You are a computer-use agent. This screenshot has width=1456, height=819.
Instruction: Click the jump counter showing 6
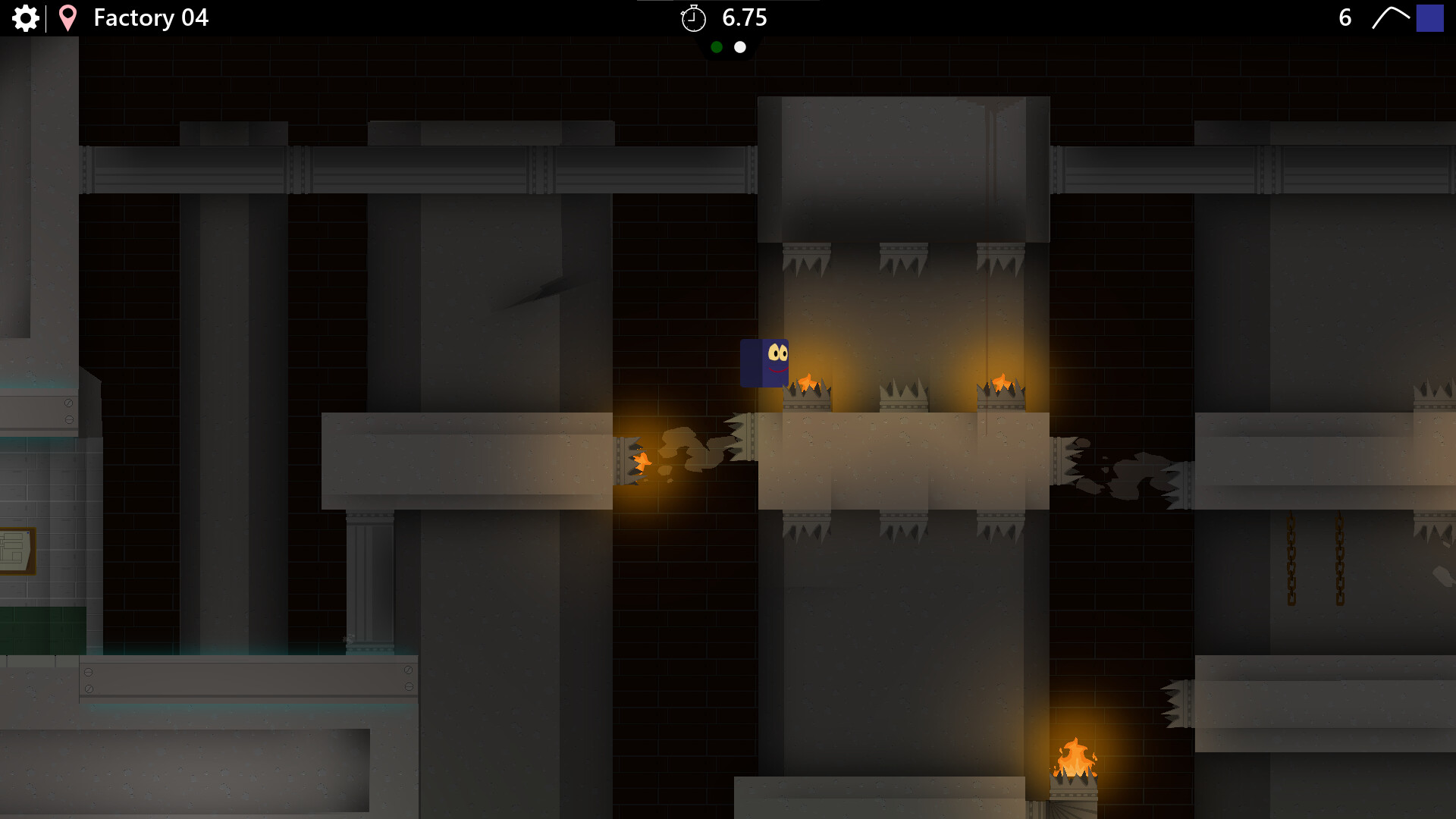pyautogui.click(x=1345, y=17)
